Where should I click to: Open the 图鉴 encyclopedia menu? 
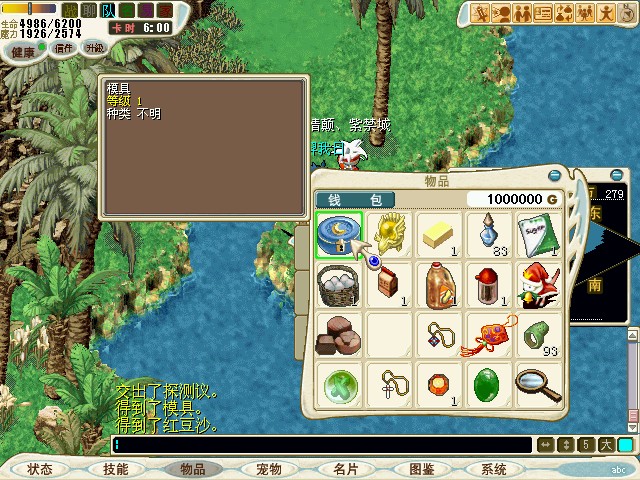pyautogui.click(x=422, y=468)
